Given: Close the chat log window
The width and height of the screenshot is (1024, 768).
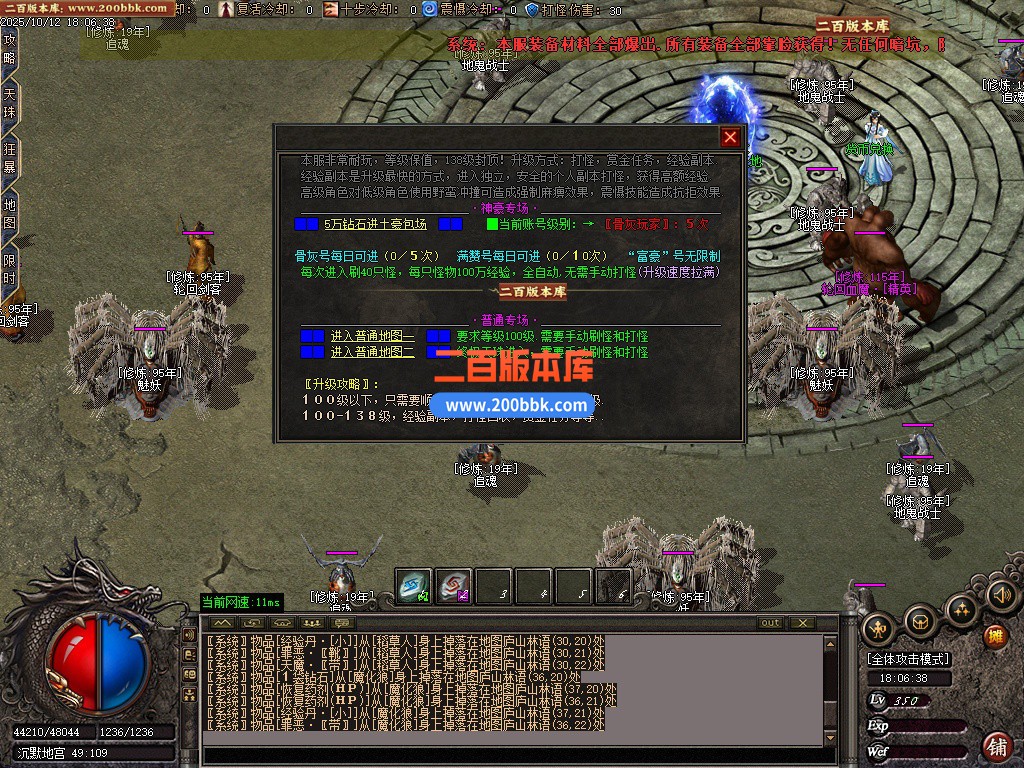Looking at the screenshot, I should point(802,623).
